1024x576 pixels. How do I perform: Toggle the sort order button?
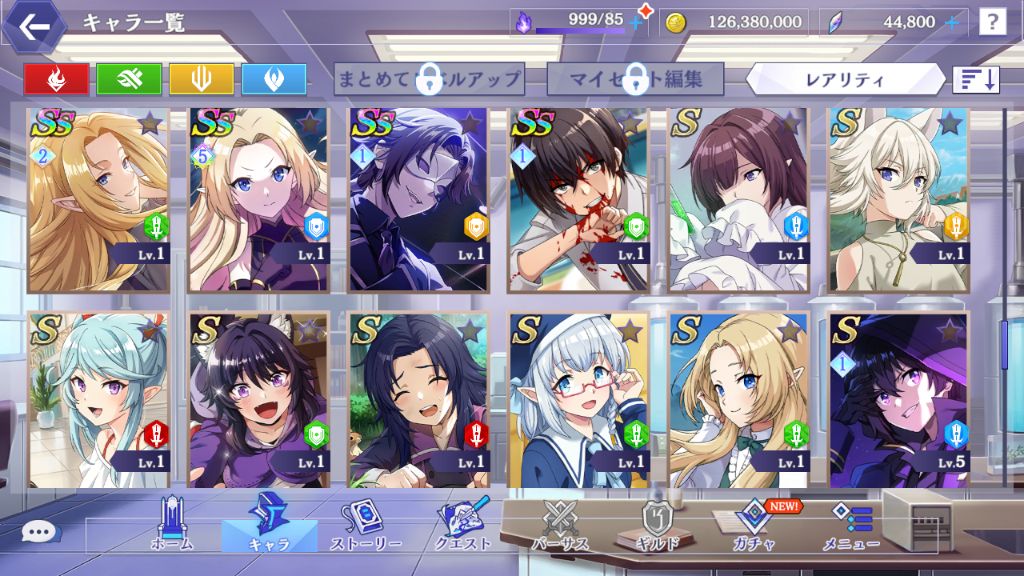[976, 79]
